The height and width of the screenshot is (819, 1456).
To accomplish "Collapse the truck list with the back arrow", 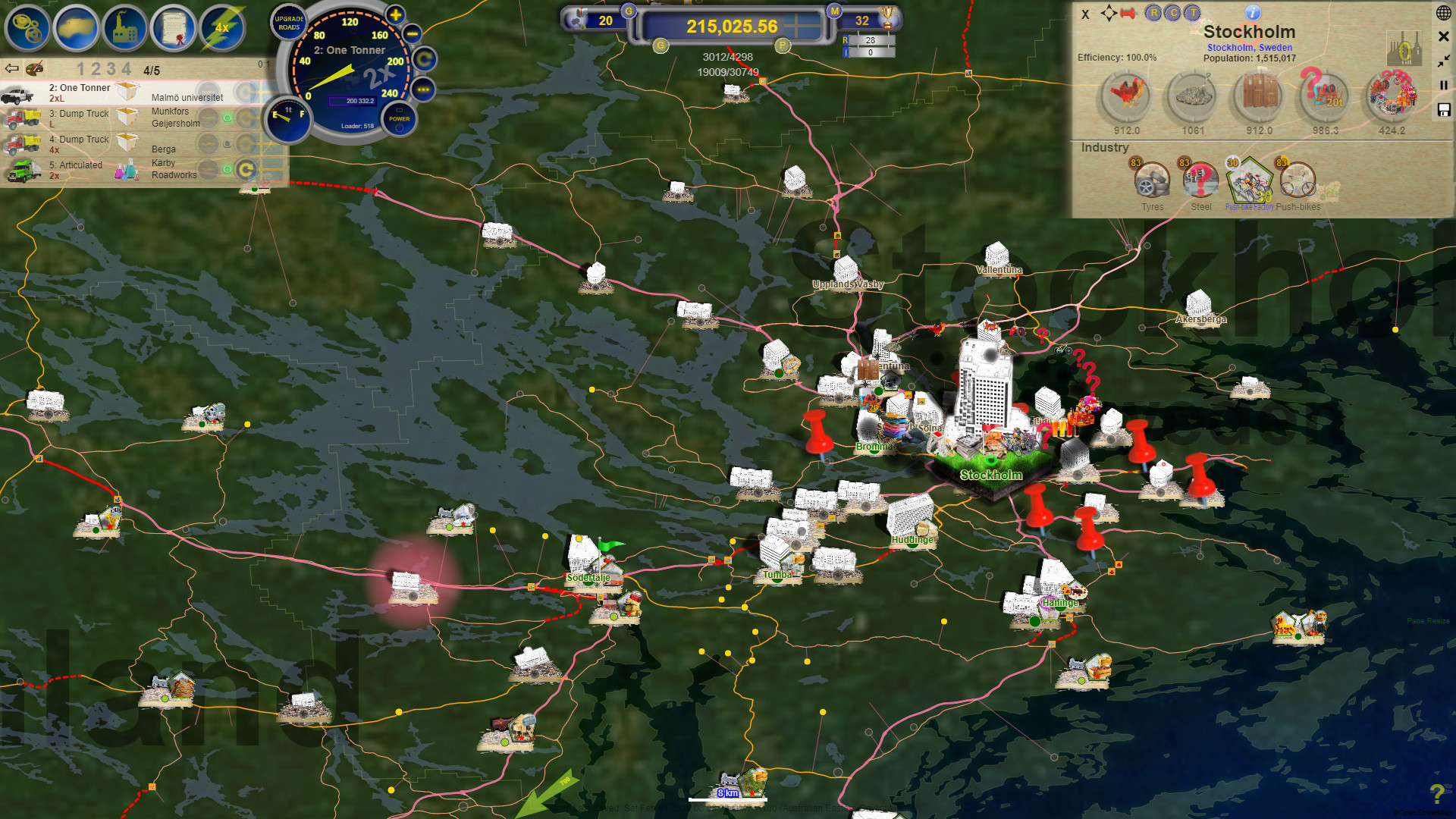I will pos(11,68).
